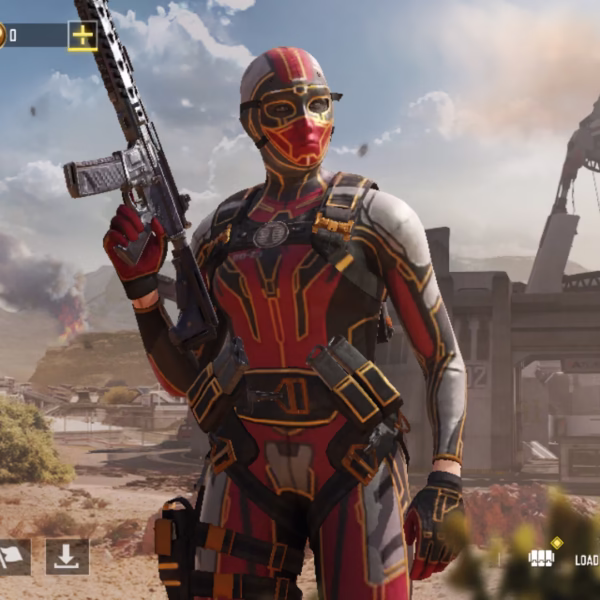The height and width of the screenshot is (600, 600).
Task: Click the download arrow icon
Action: 67,557
